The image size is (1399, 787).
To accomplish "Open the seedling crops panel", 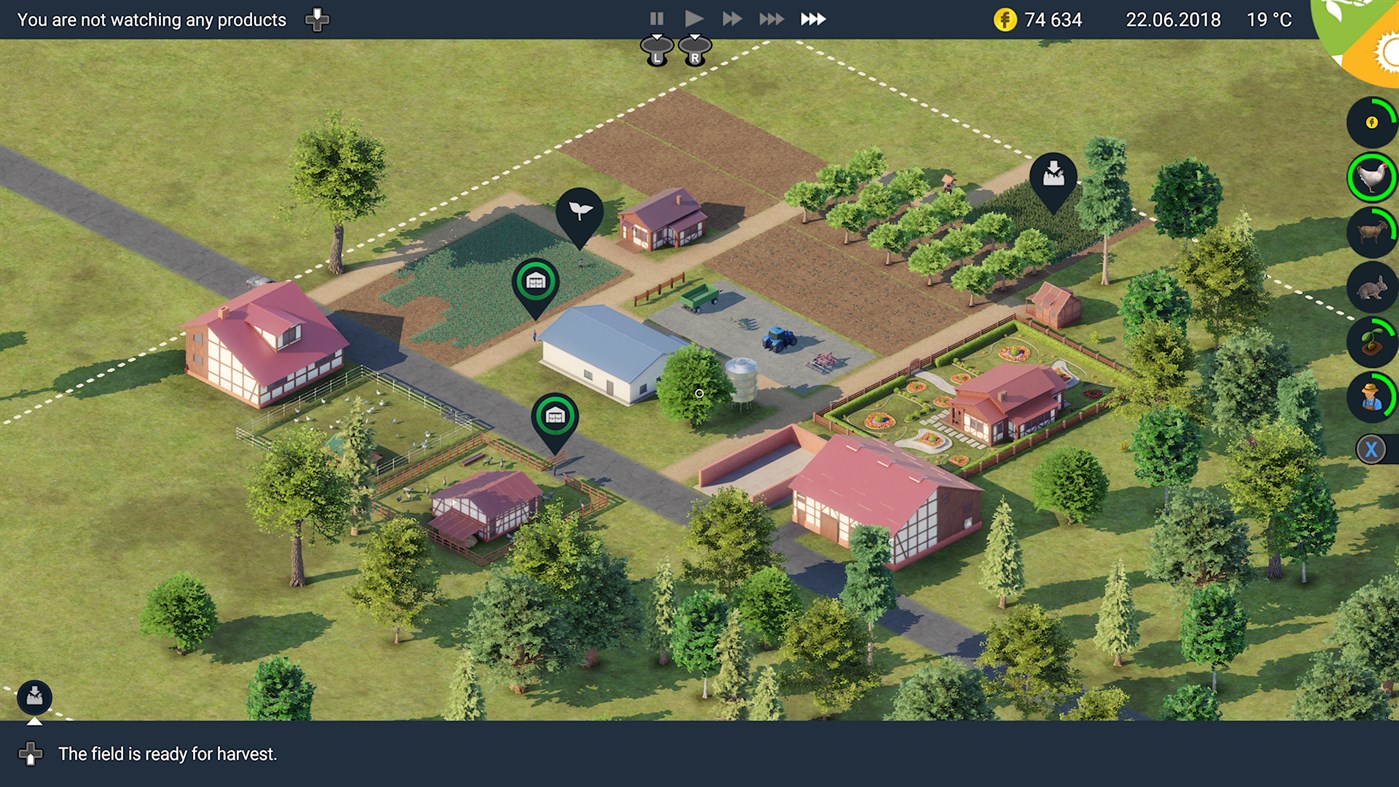I will coord(1371,341).
